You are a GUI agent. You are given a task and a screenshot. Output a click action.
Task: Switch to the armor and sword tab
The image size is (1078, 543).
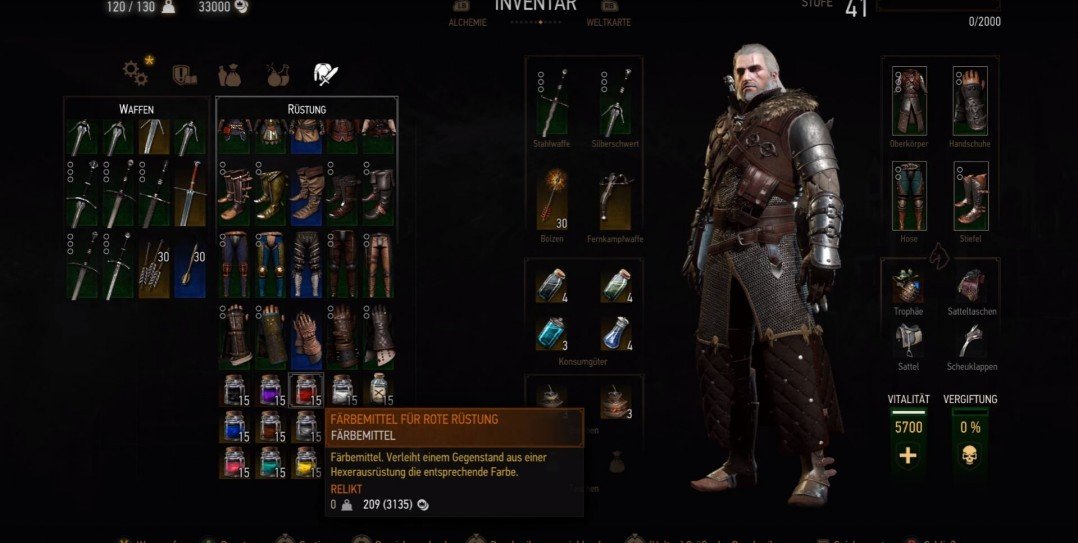coord(326,73)
